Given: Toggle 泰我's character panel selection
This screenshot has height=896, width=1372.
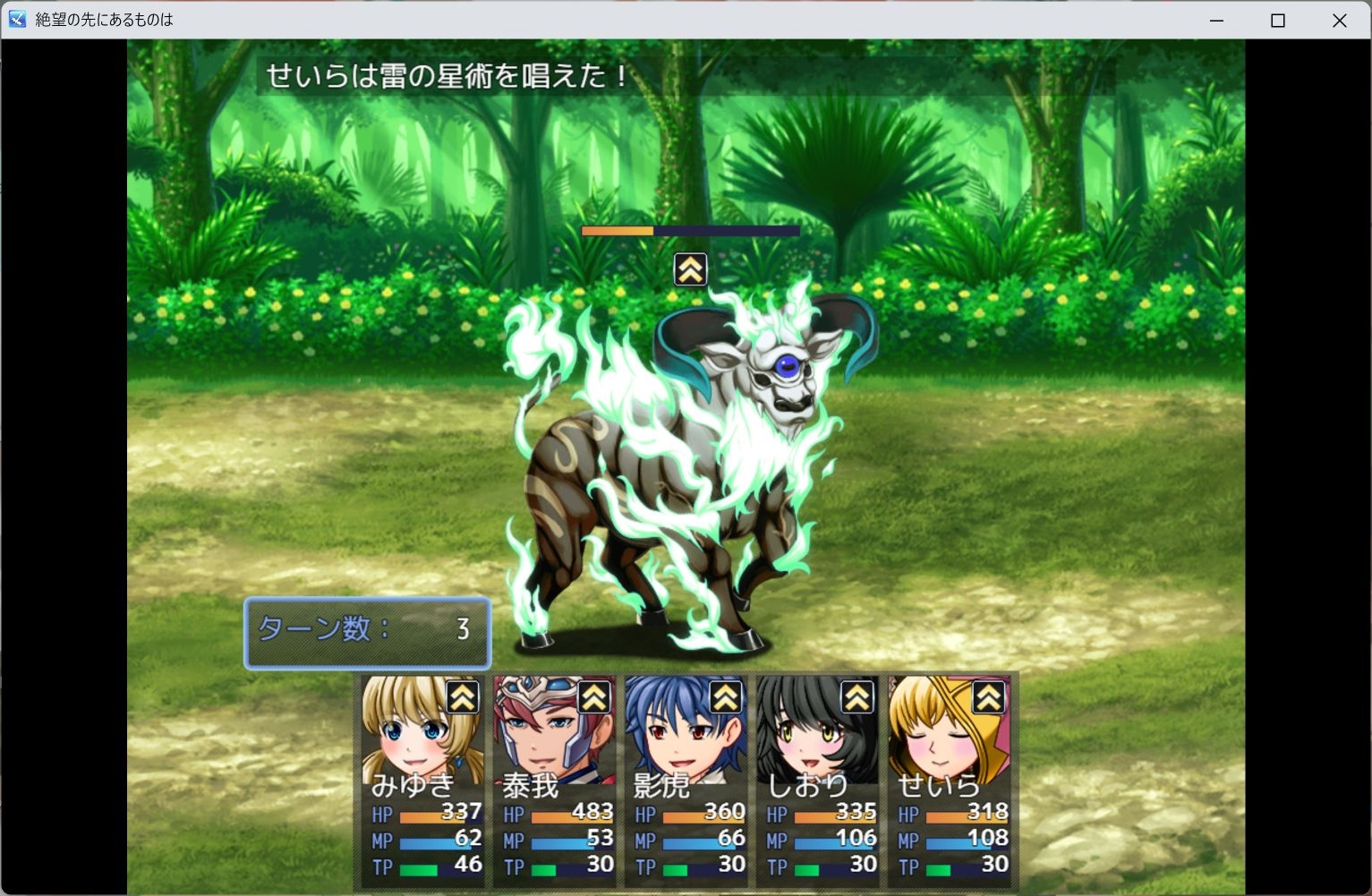Looking at the screenshot, I should pos(553,779).
